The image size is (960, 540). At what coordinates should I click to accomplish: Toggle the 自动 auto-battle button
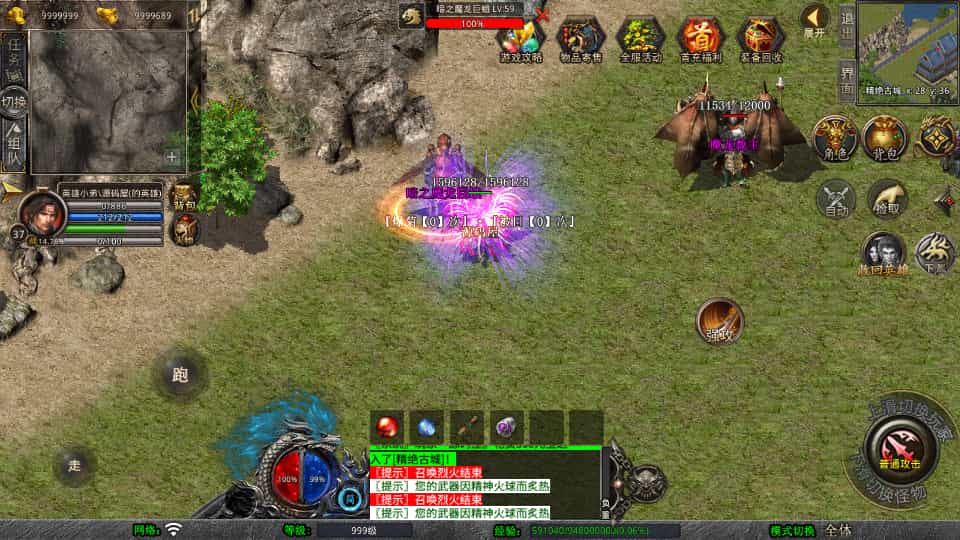point(835,199)
